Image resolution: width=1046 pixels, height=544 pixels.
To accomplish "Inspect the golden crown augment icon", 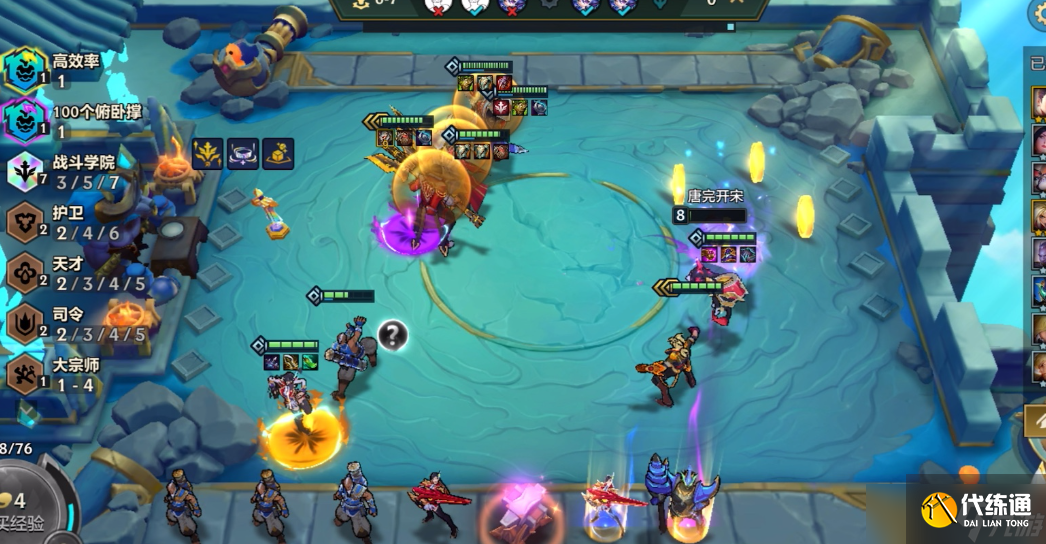I will pyautogui.click(x=208, y=153).
